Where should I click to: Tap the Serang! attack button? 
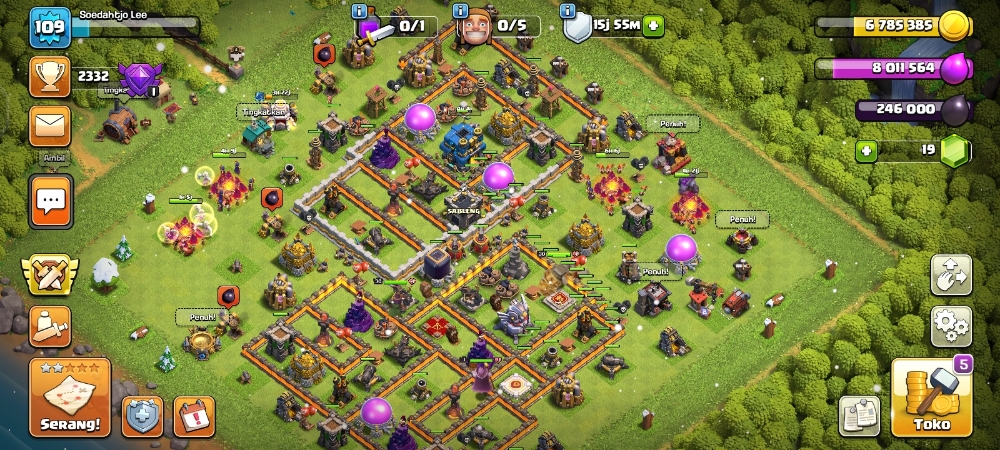(69, 397)
